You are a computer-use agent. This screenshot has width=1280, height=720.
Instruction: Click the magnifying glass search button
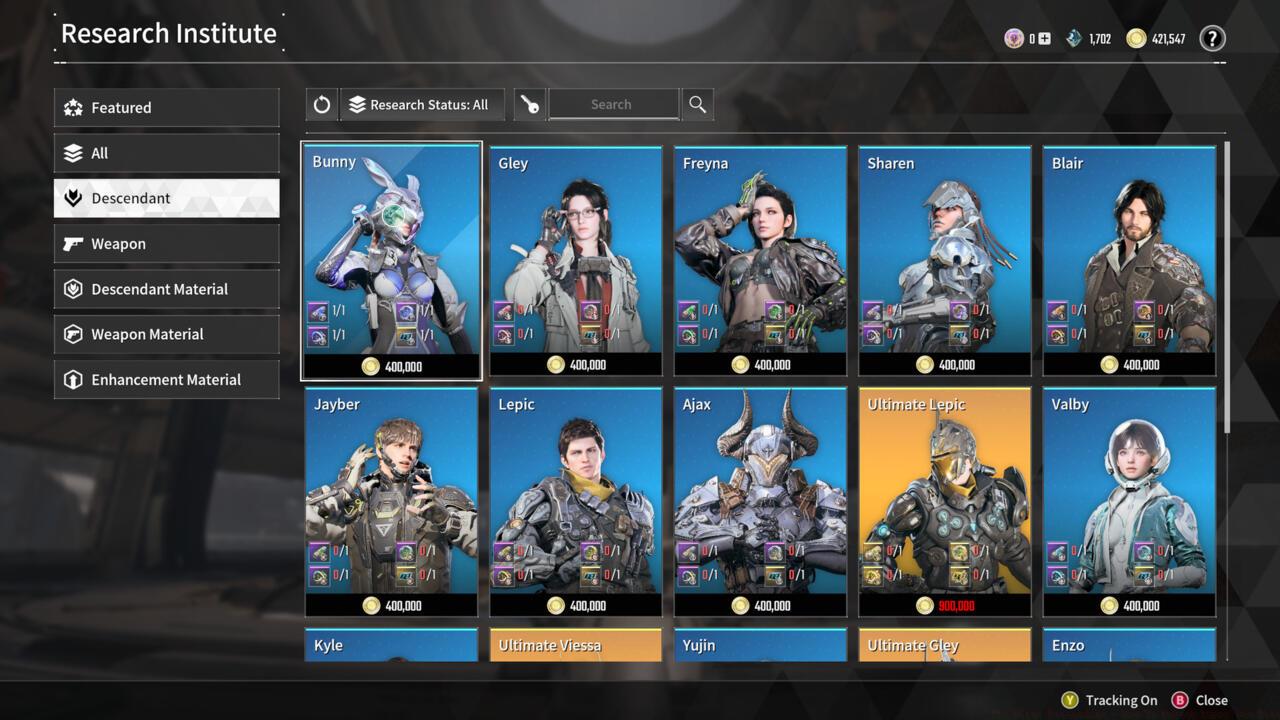(x=698, y=104)
